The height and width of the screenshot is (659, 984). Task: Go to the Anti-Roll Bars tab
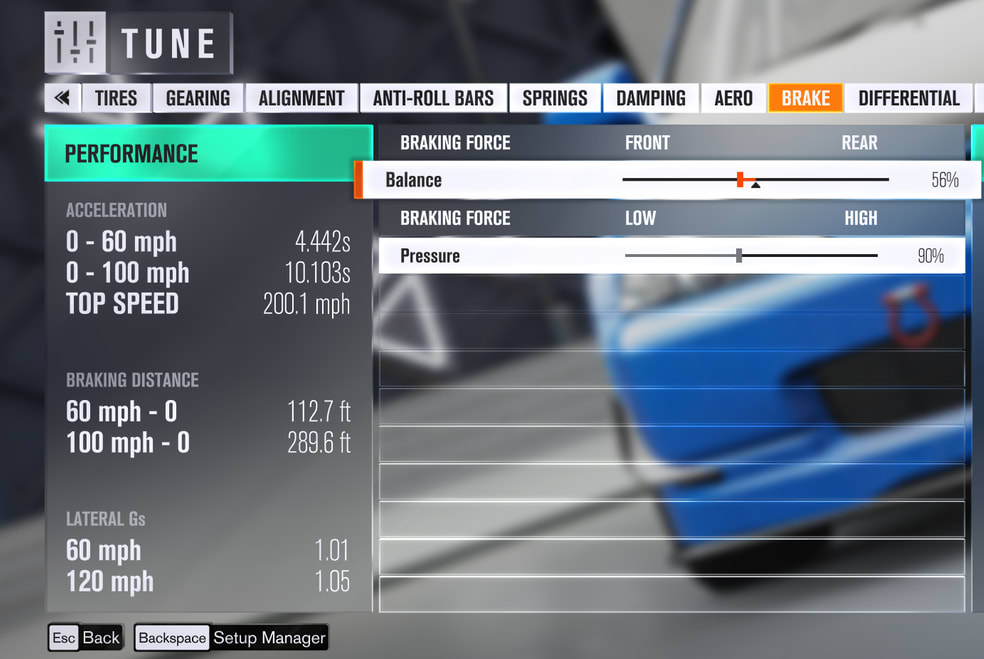point(433,98)
